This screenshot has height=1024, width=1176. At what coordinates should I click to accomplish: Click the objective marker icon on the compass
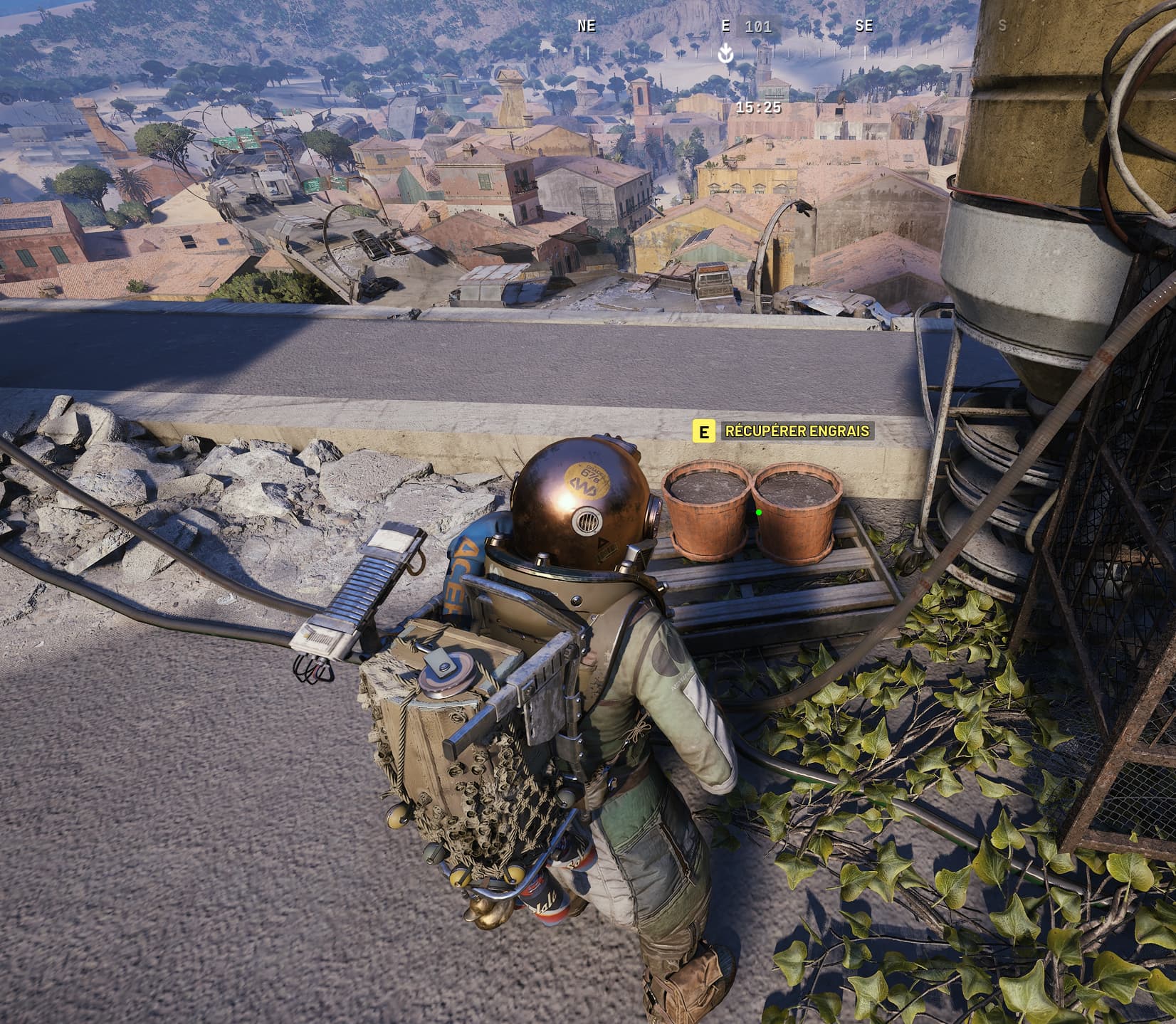(725, 53)
